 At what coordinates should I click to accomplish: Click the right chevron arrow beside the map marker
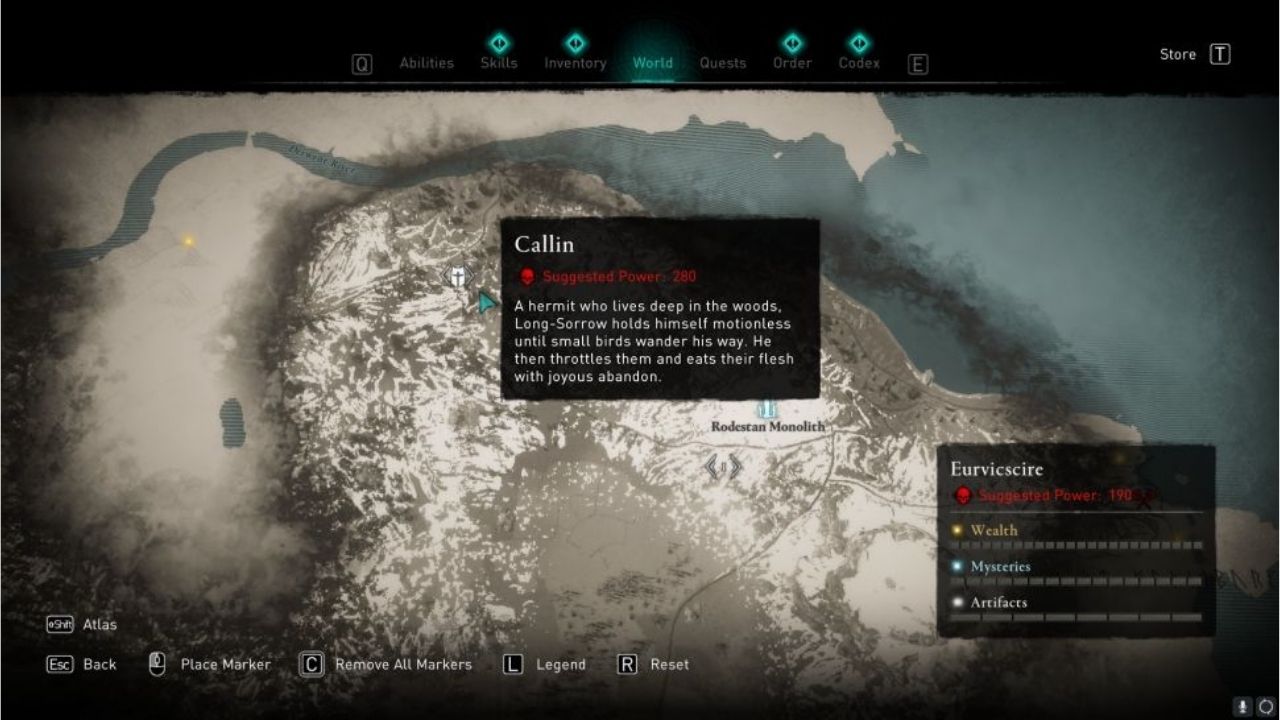pos(733,466)
